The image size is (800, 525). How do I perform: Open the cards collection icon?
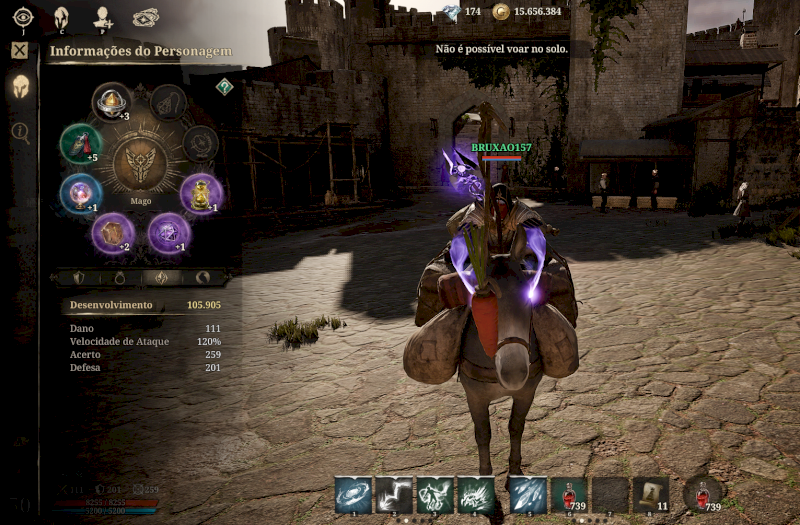(146, 17)
